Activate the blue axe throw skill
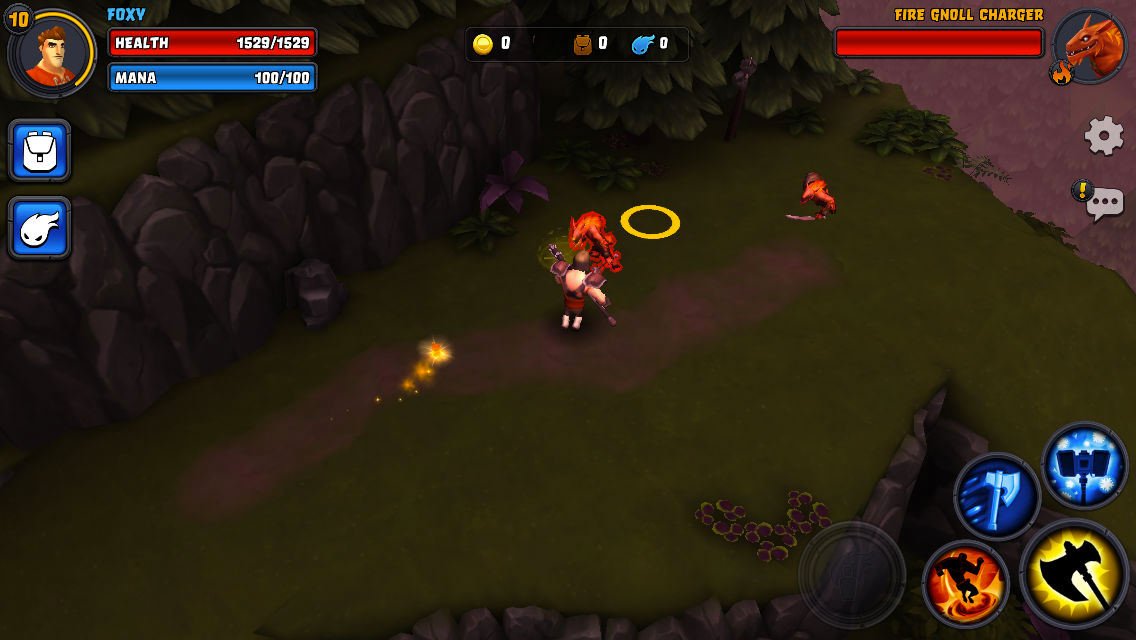The image size is (1136, 640). pos(996,496)
